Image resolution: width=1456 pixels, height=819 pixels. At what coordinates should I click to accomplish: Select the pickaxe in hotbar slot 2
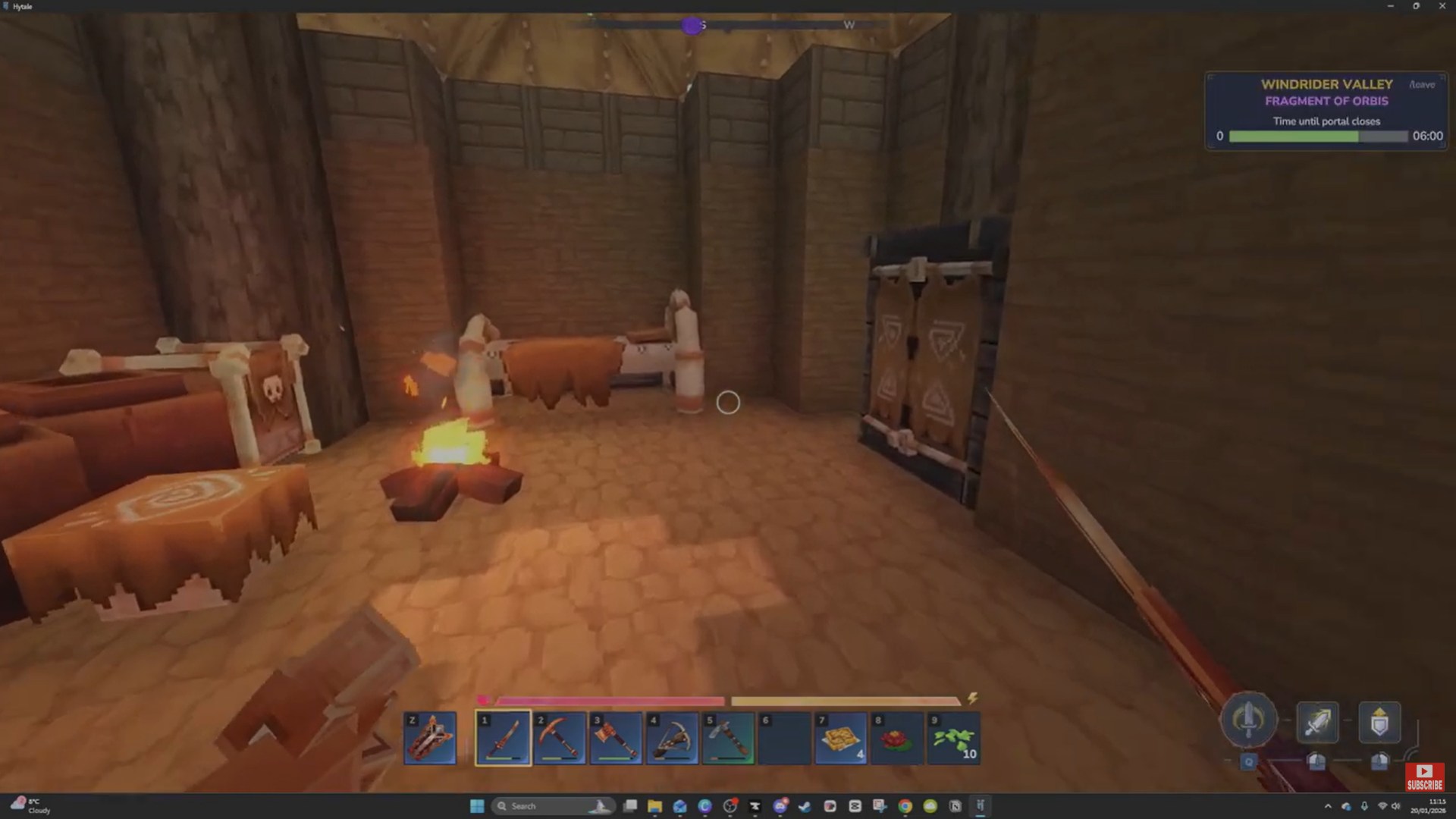(559, 737)
